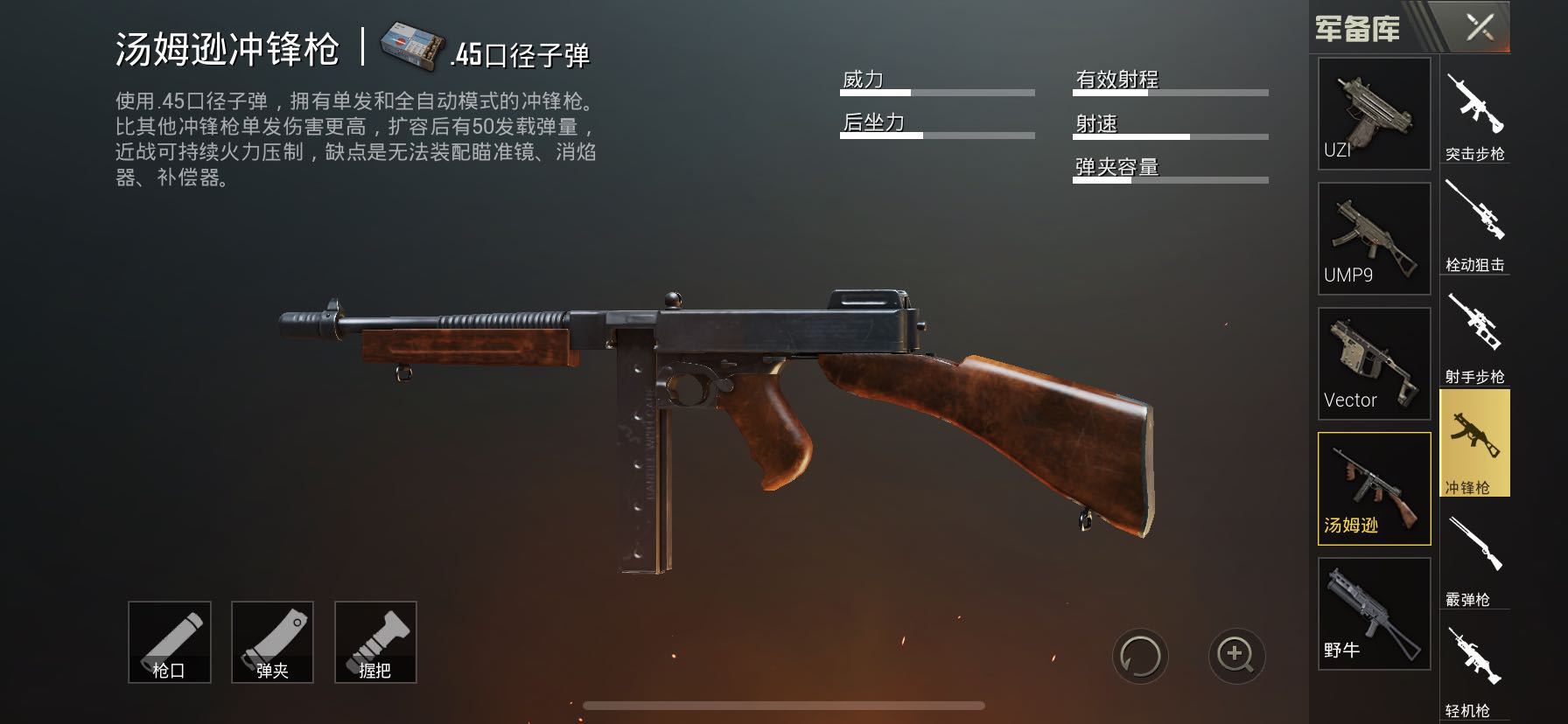Choose the UMP9 submachine gun

coord(1374,239)
